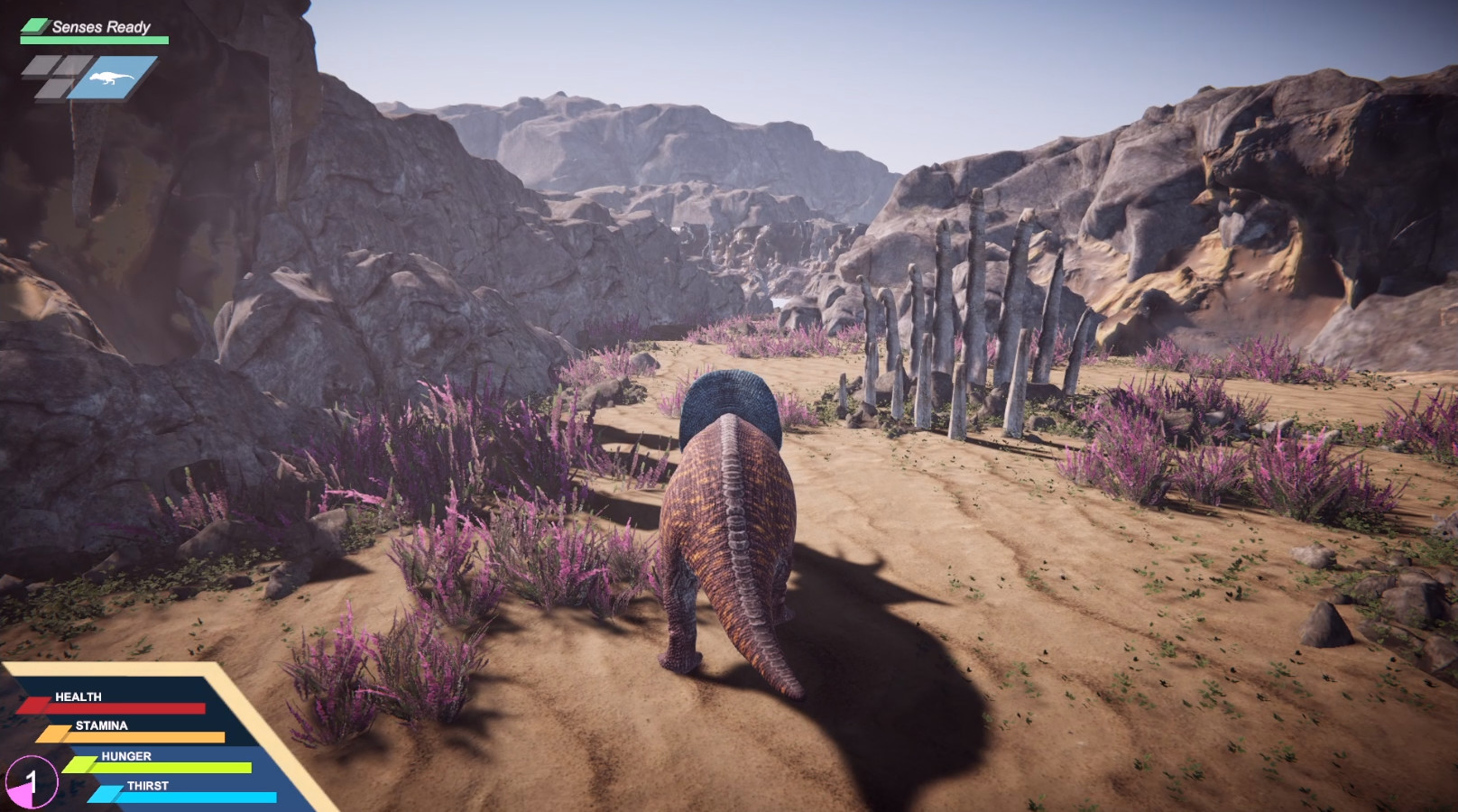Click the red Health icon segment
Viewport: 1458px width, 812px height.
pos(36,706)
